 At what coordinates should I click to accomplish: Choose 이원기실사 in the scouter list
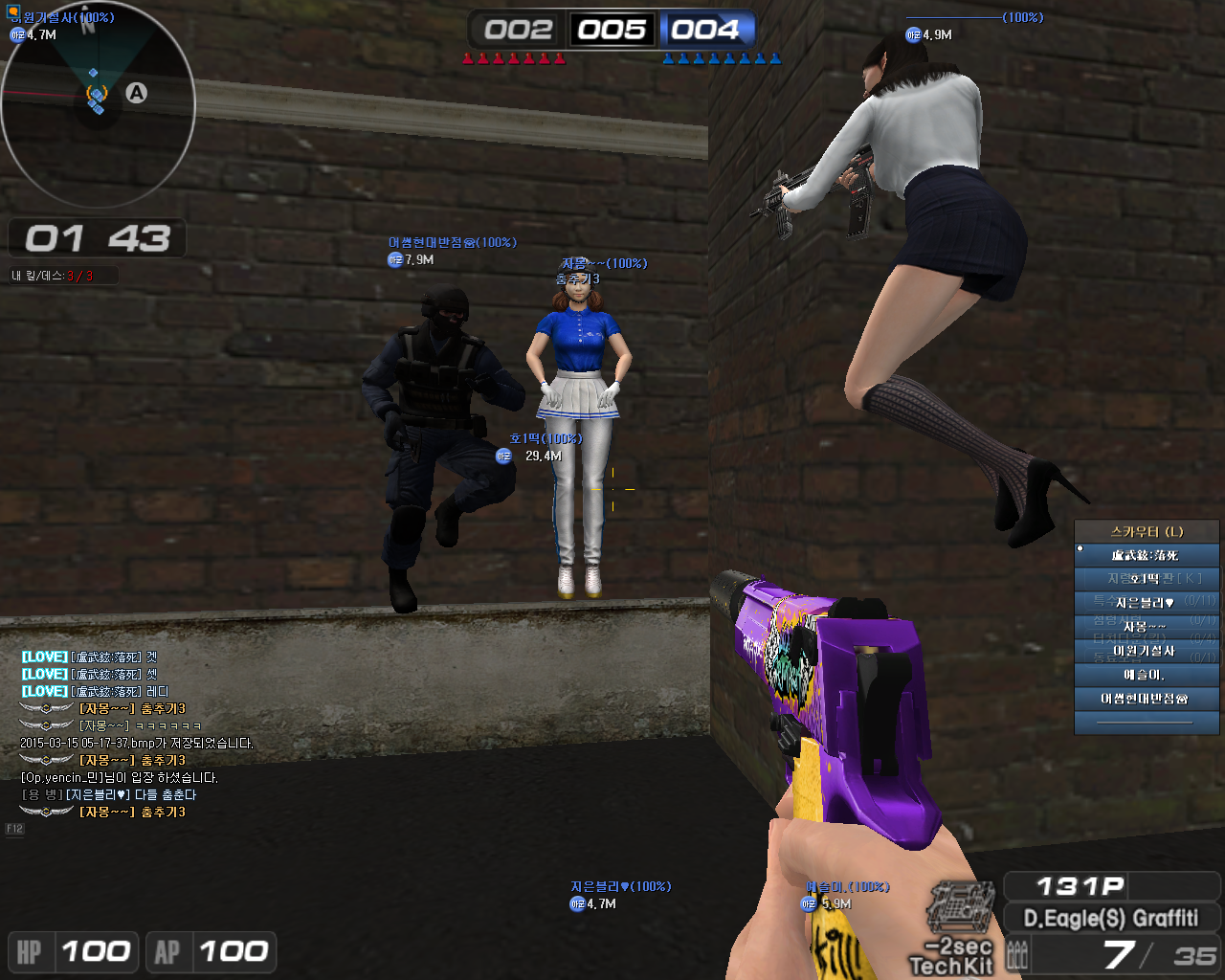(1147, 651)
